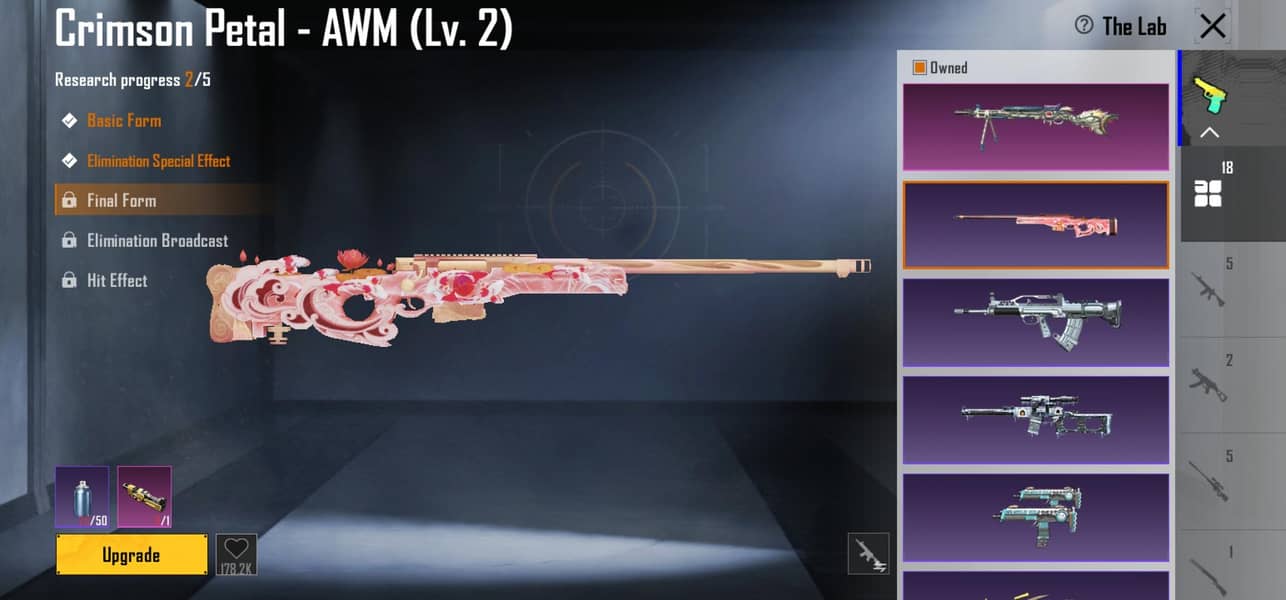Pick the silver bullpup rifle skin thumbnail
This screenshot has width=1286, height=600.
(x=1035, y=322)
